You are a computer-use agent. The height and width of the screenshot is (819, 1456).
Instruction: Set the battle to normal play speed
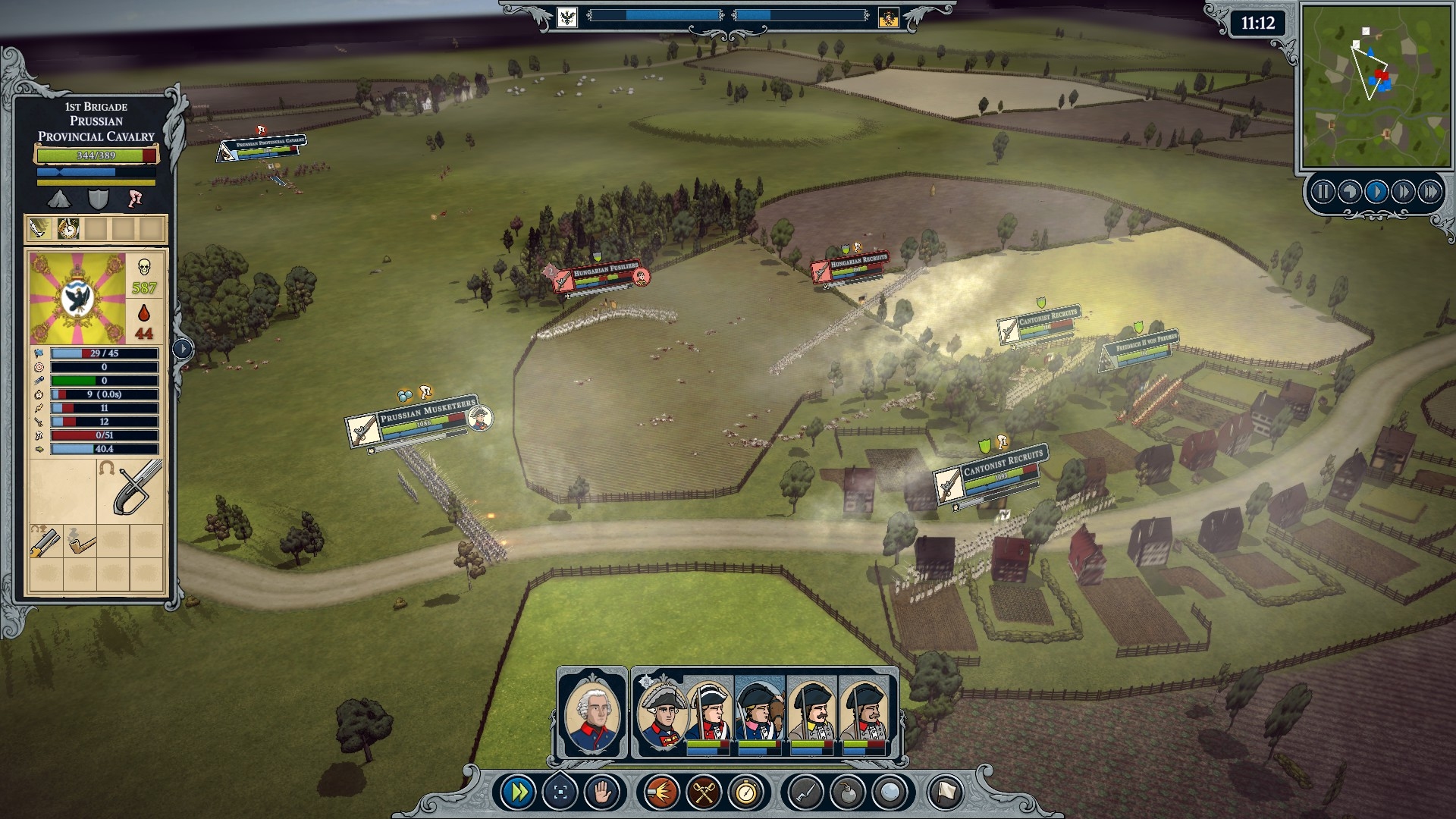pos(1376,192)
